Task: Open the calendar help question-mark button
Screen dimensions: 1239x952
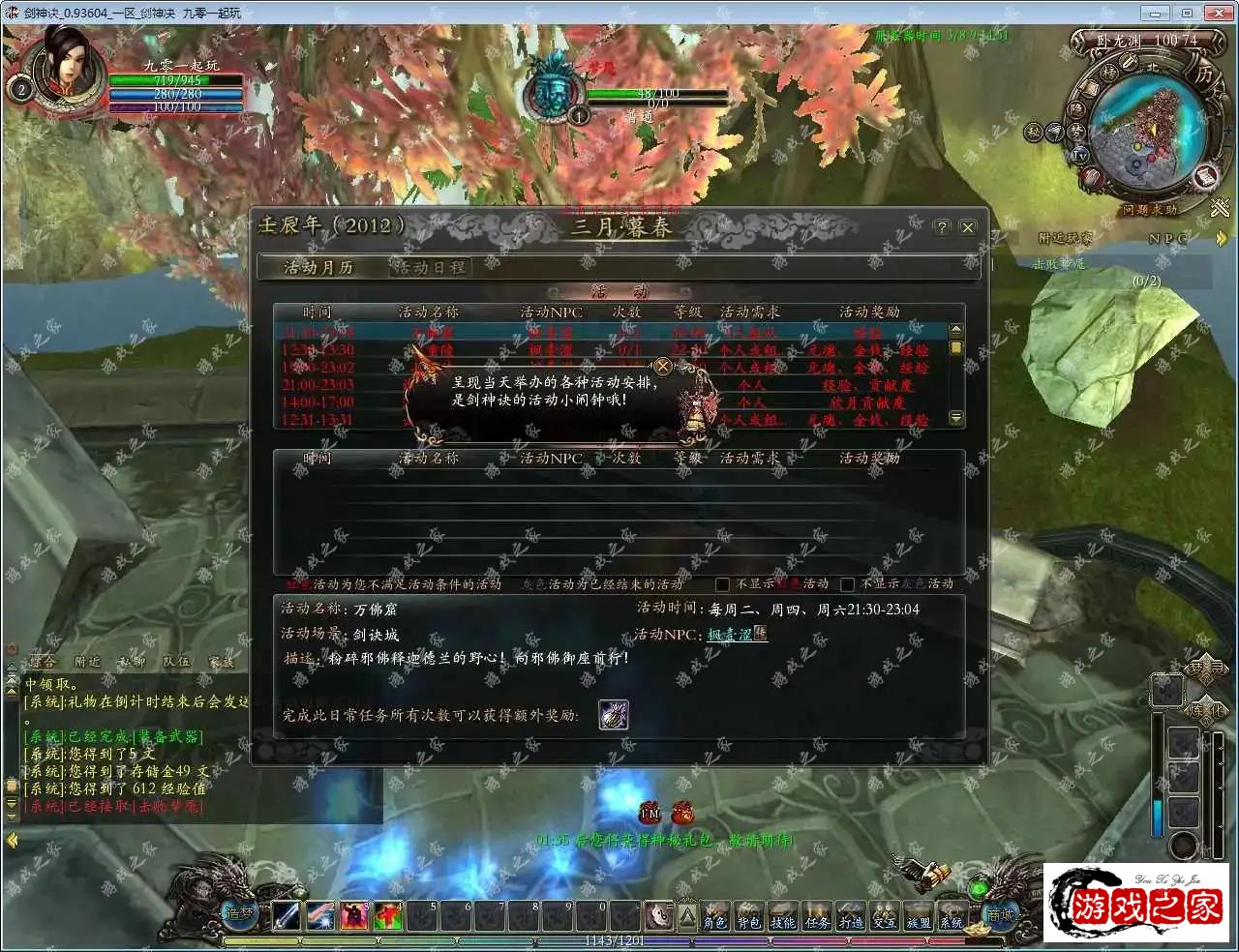Action: click(941, 227)
